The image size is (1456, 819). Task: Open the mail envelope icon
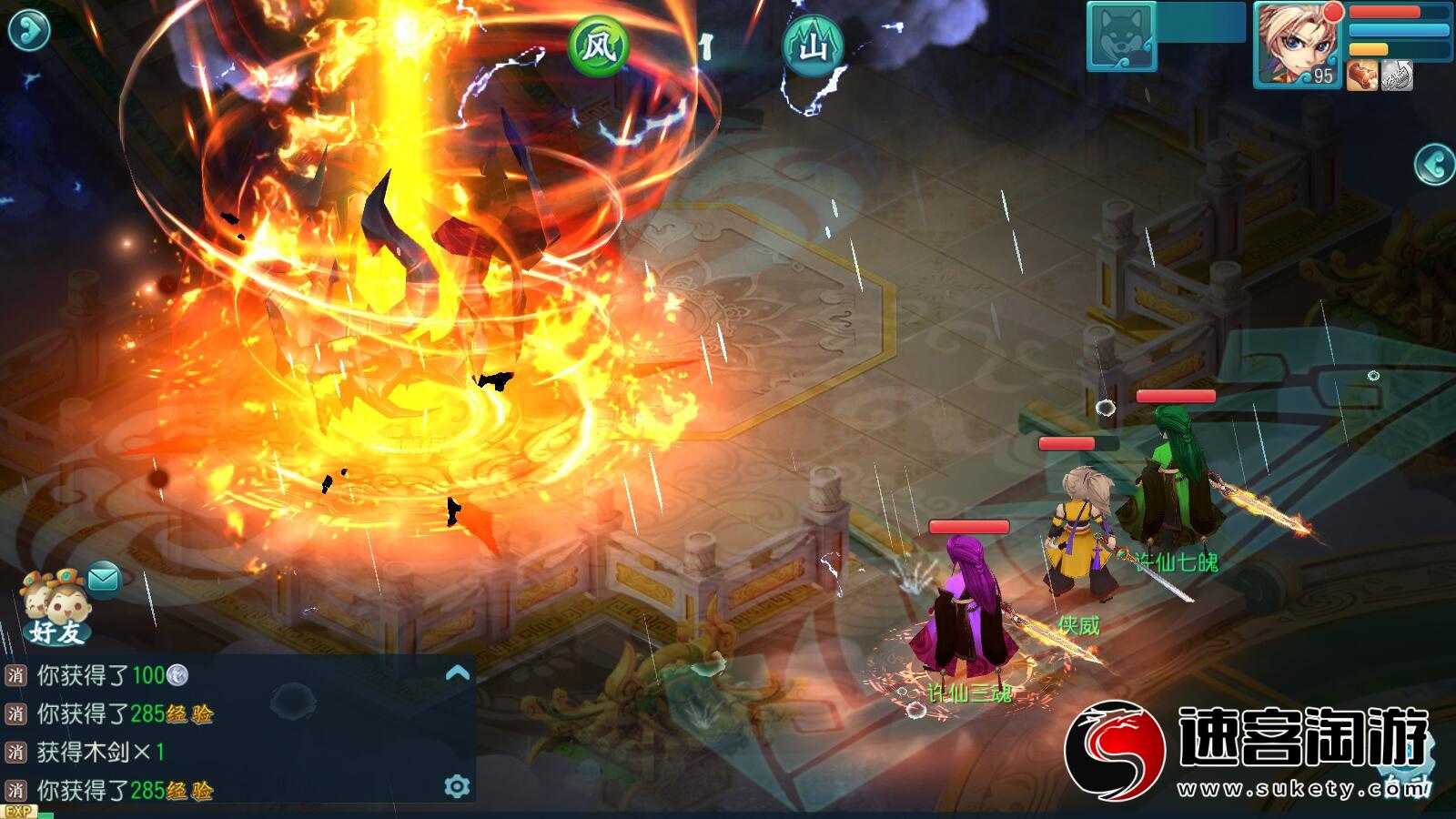(x=104, y=578)
